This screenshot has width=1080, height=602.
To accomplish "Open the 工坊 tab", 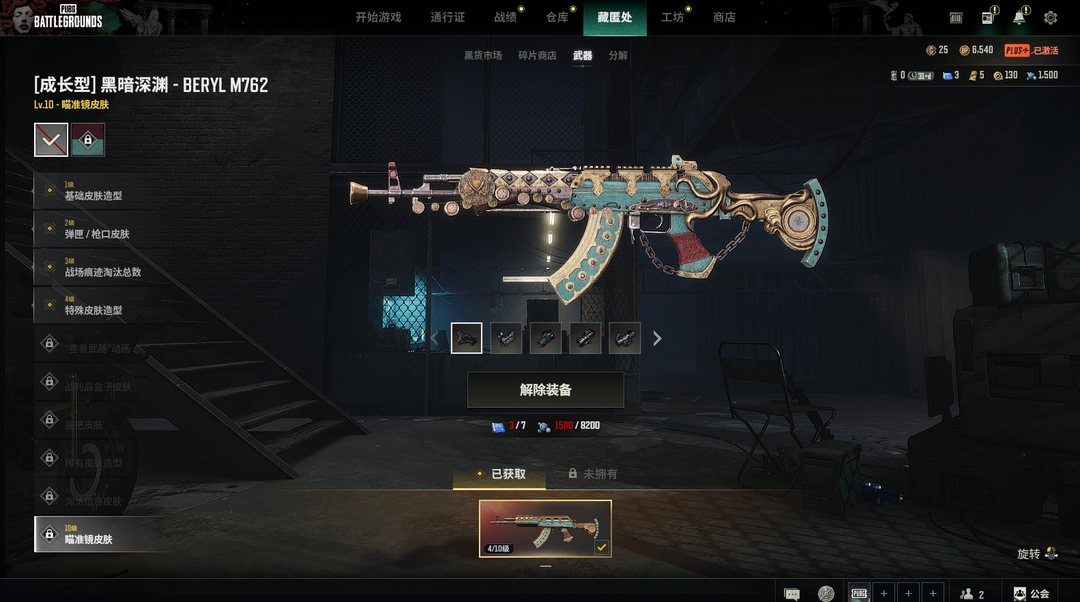I will click(x=672, y=17).
